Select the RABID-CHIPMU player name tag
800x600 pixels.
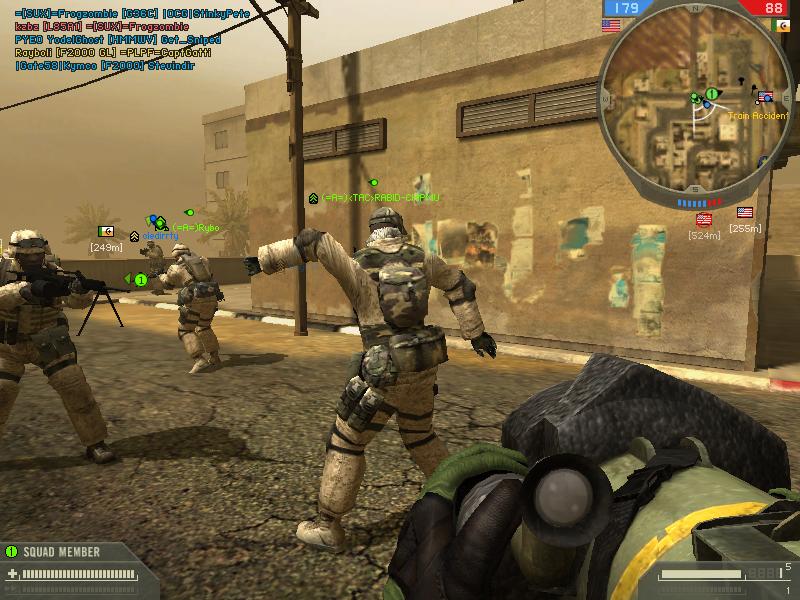[380, 198]
